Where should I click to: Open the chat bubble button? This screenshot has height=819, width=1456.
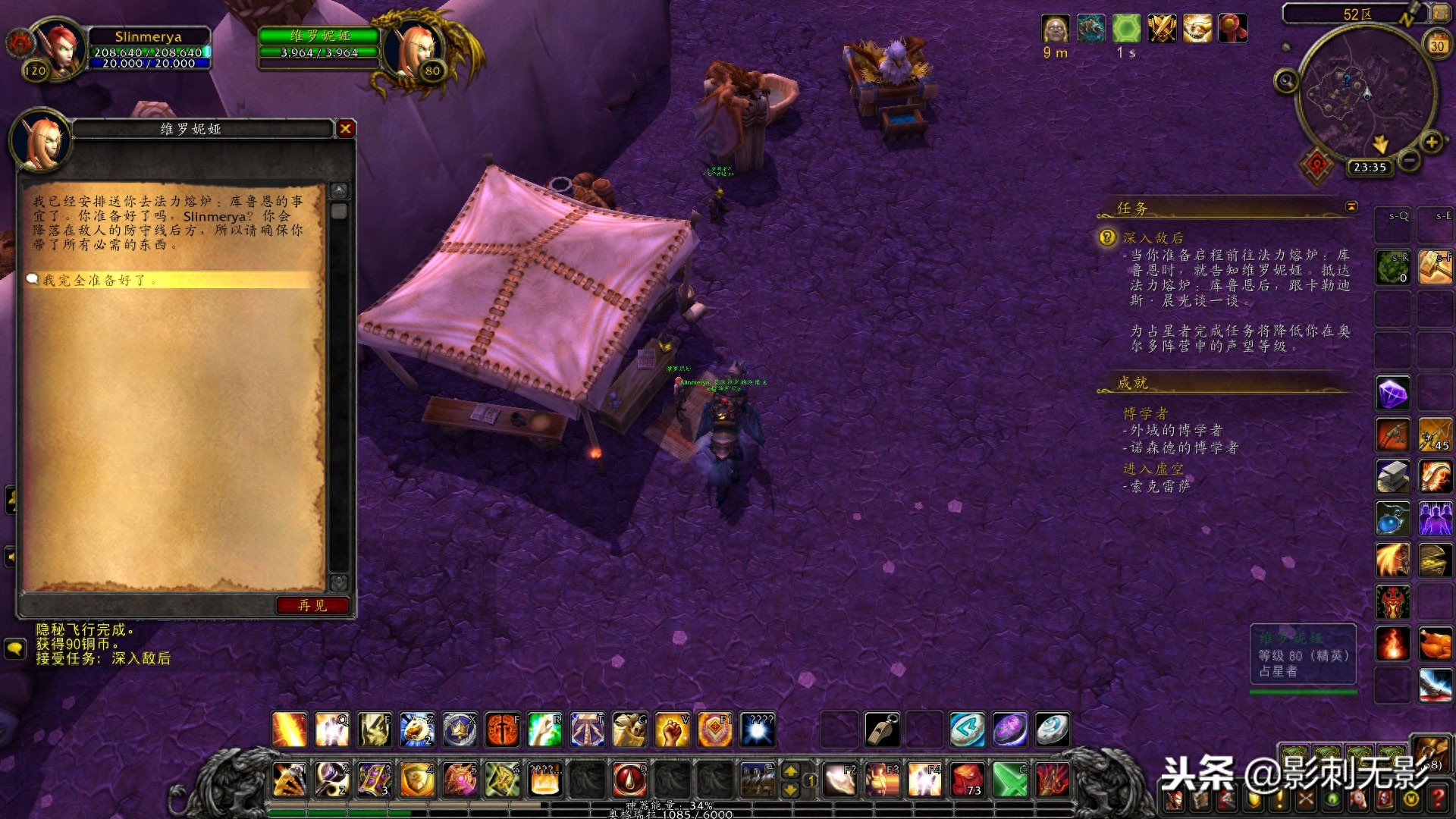[x=14, y=648]
